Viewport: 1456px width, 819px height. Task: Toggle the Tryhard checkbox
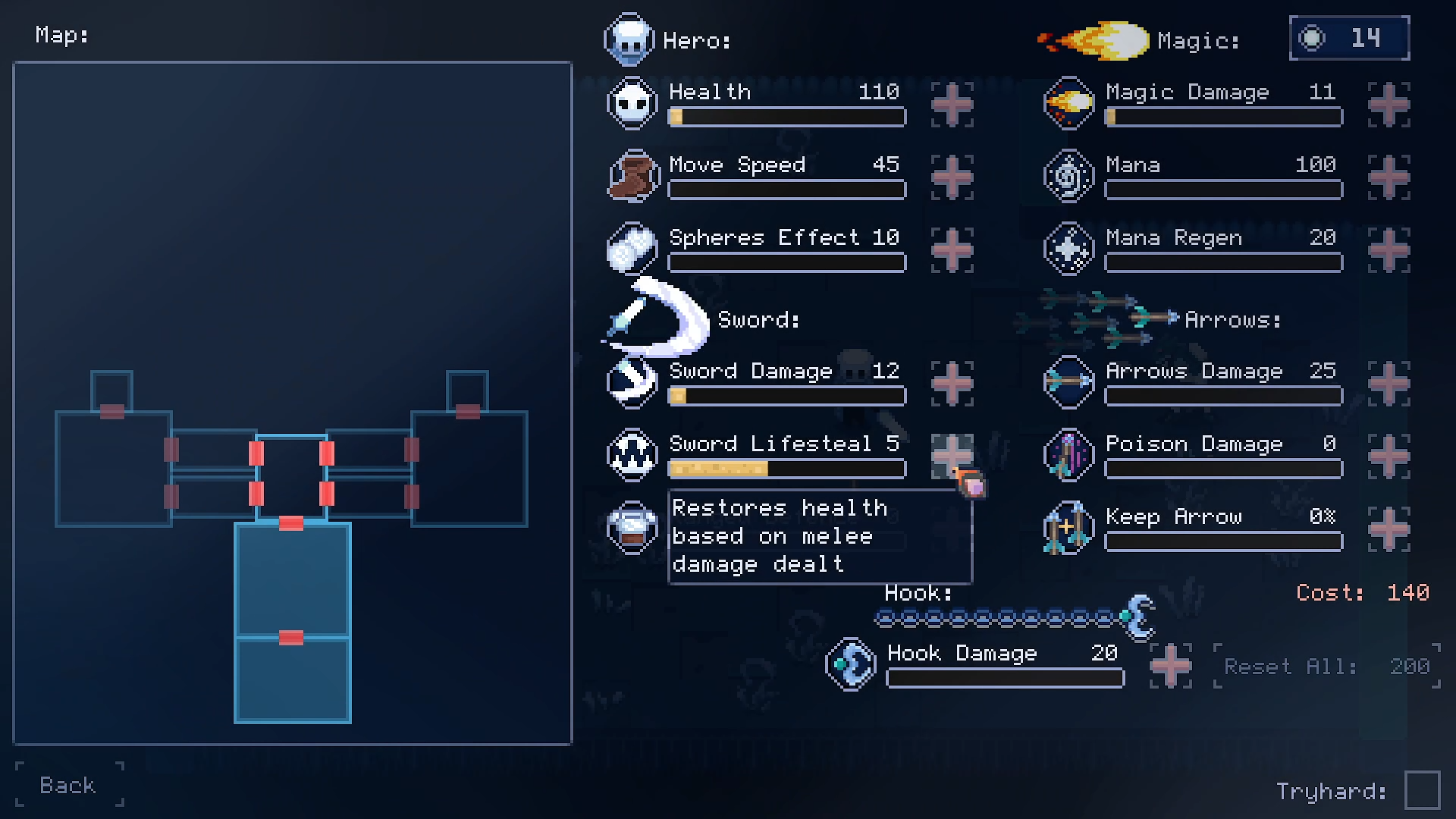coord(1422,791)
